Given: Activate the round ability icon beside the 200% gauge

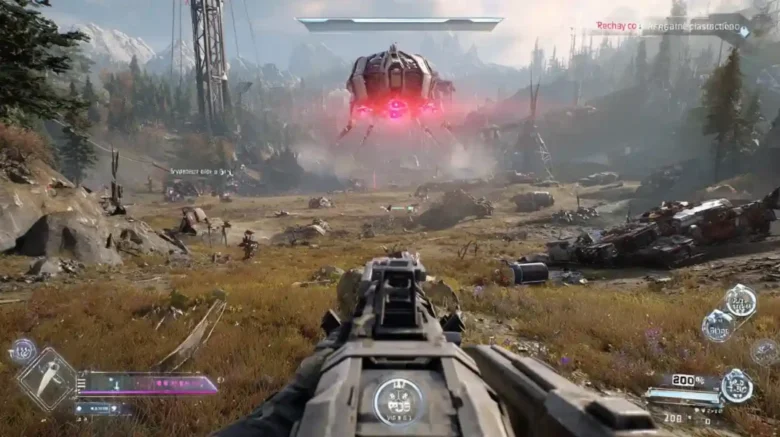Looking at the screenshot, I should (737, 386).
